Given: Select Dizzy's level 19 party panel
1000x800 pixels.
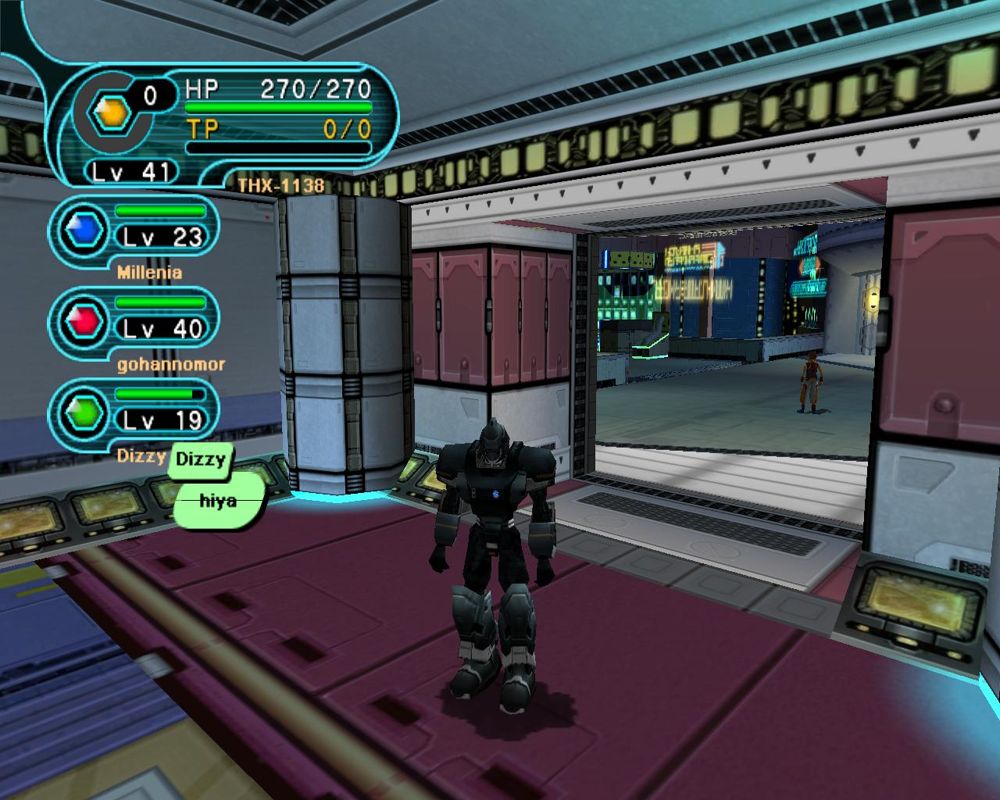Looking at the screenshot, I should (x=135, y=412).
